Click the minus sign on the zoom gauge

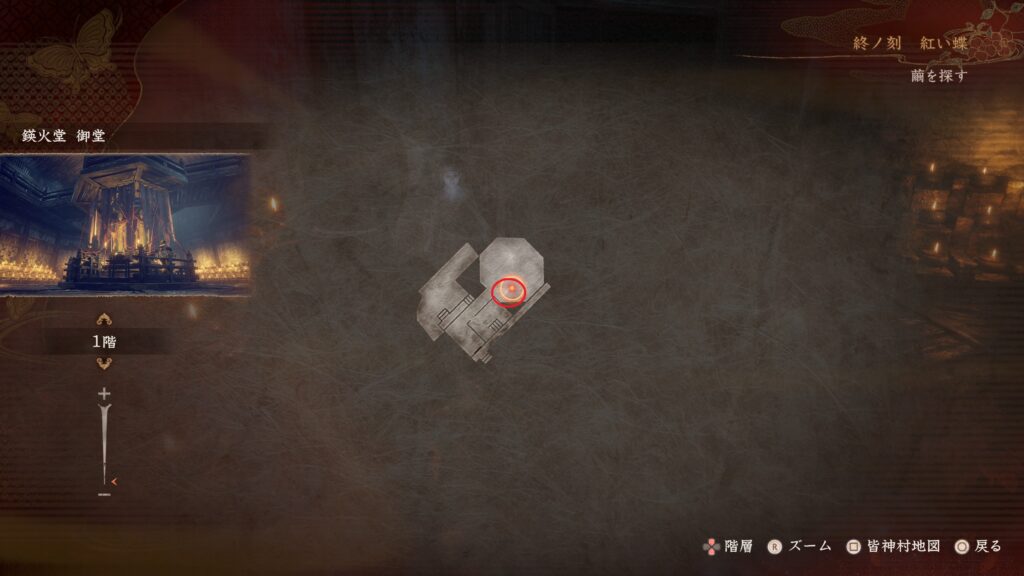pyautogui.click(x=104, y=494)
